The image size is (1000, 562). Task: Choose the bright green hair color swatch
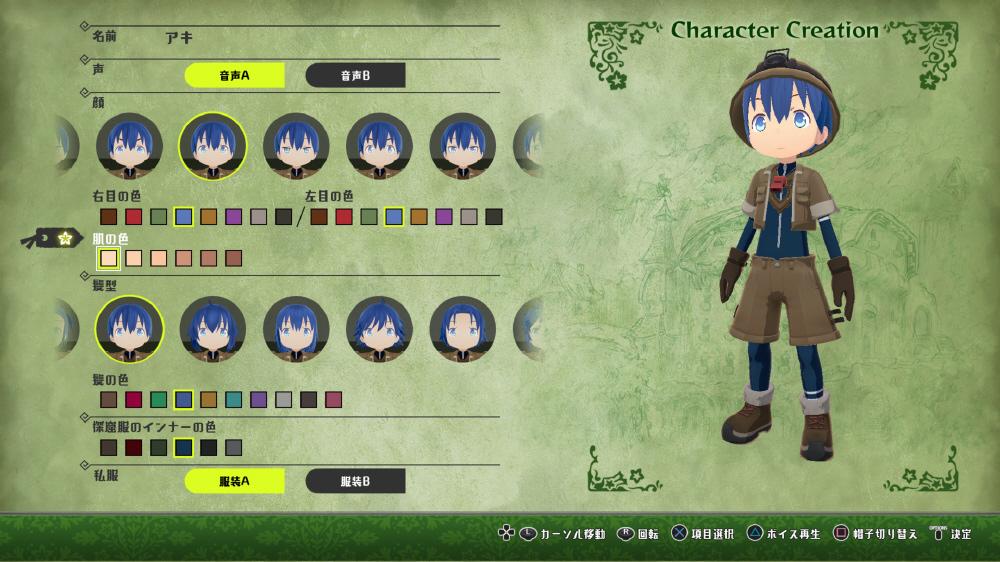click(159, 400)
